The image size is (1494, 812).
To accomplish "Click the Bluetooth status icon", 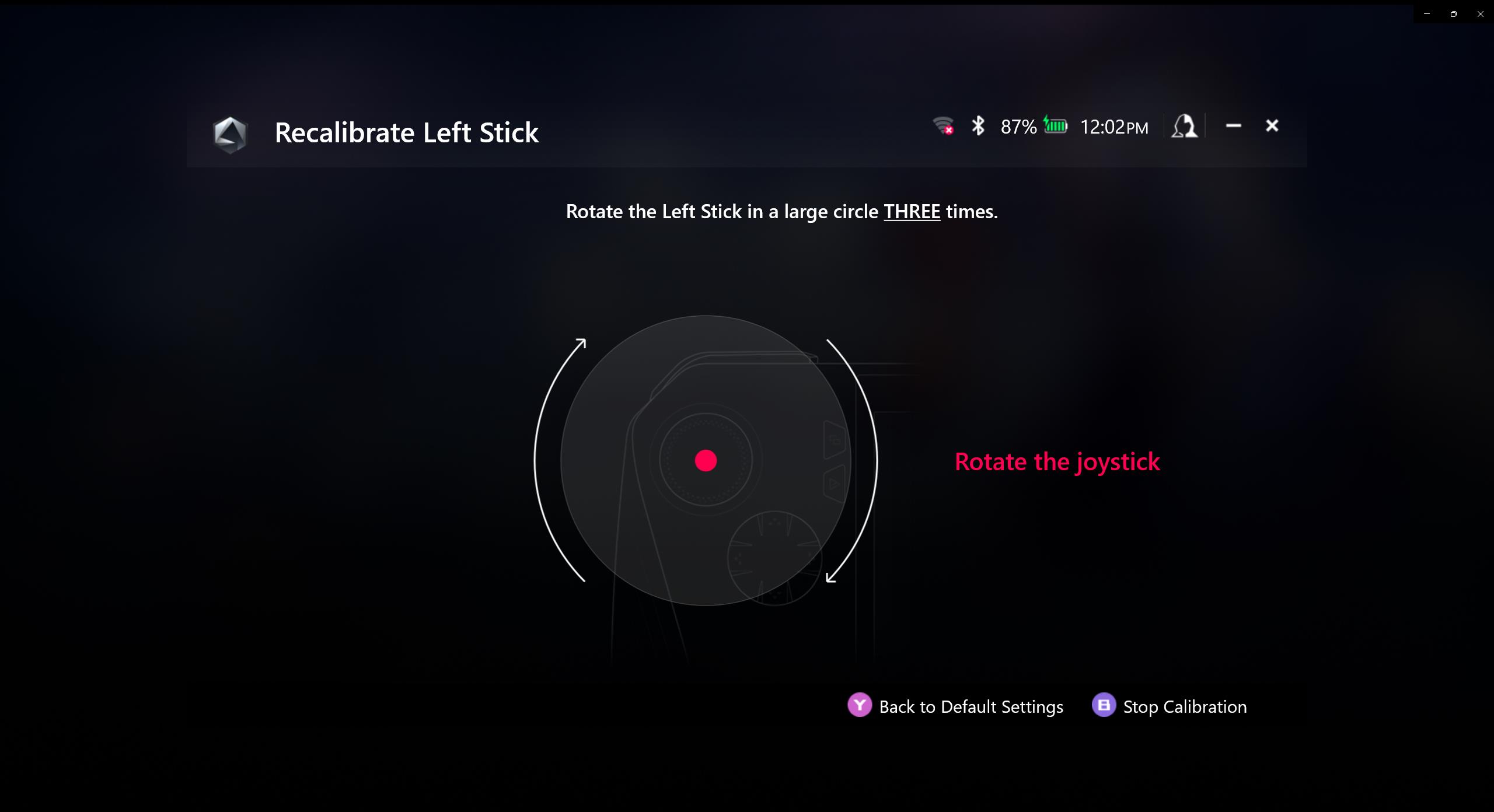I will (x=978, y=126).
